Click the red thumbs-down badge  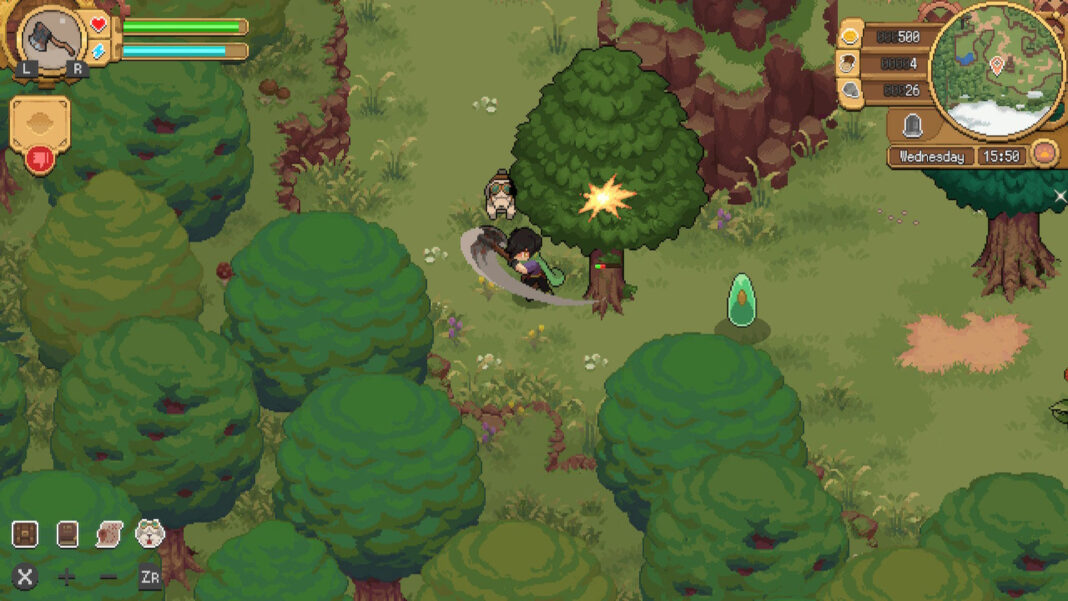(40, 158)
